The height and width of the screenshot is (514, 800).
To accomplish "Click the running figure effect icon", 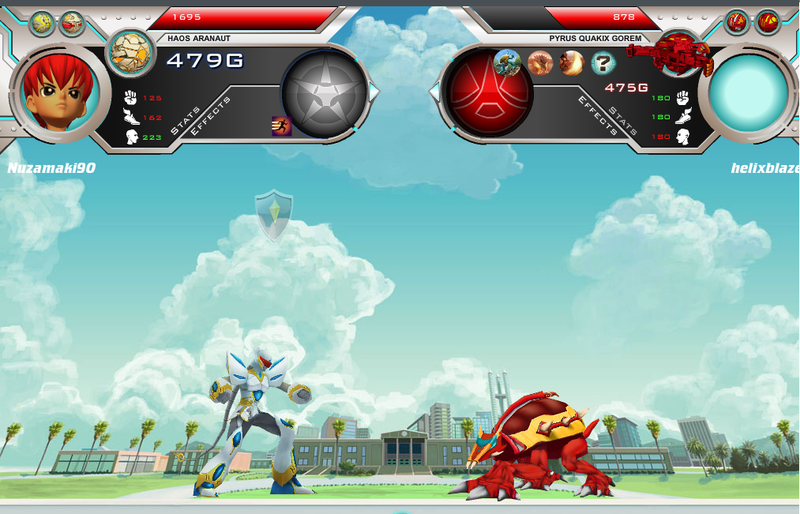I will pos(280,125).
